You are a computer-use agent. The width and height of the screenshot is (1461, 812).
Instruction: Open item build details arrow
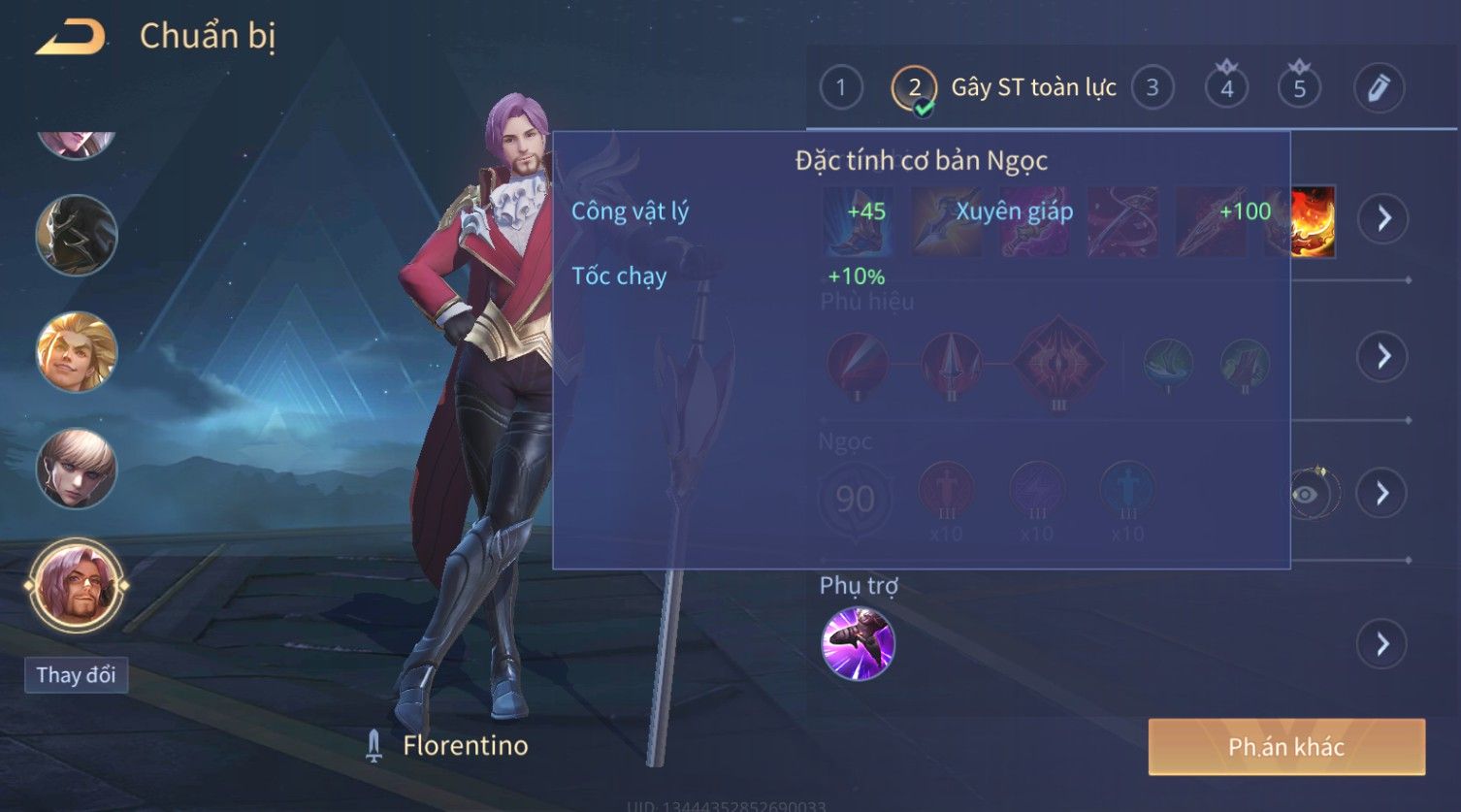click(1383, 218)
